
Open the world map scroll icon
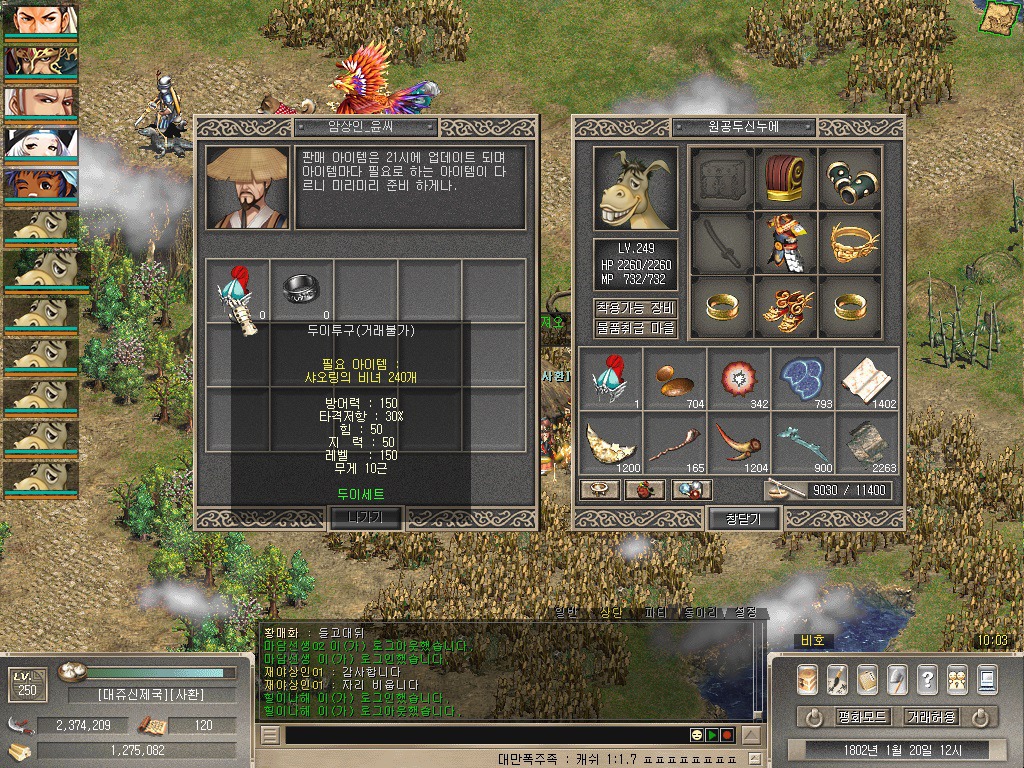point(995,17)
